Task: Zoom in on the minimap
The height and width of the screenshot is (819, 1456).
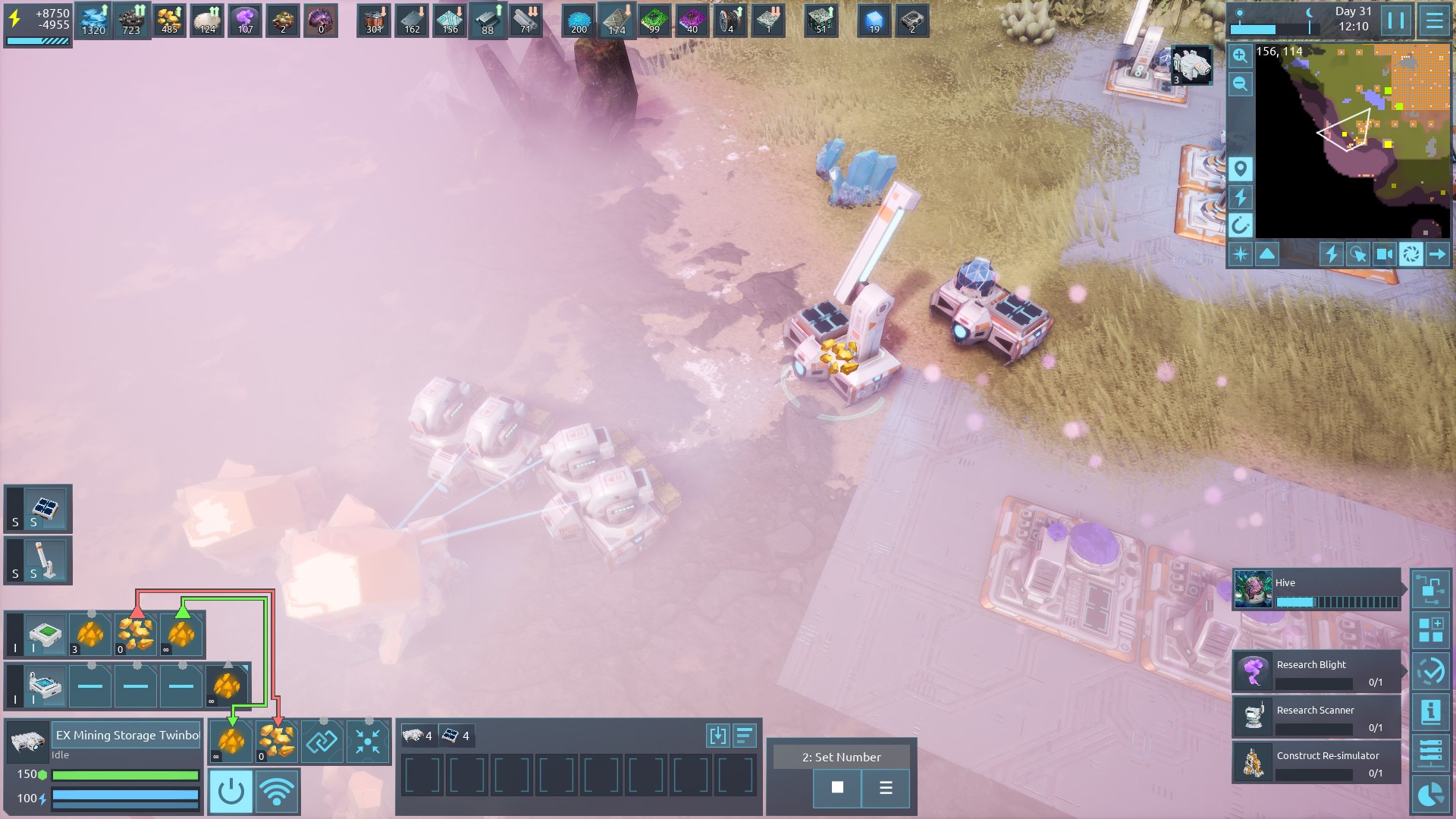Action: coord(1241,55)
